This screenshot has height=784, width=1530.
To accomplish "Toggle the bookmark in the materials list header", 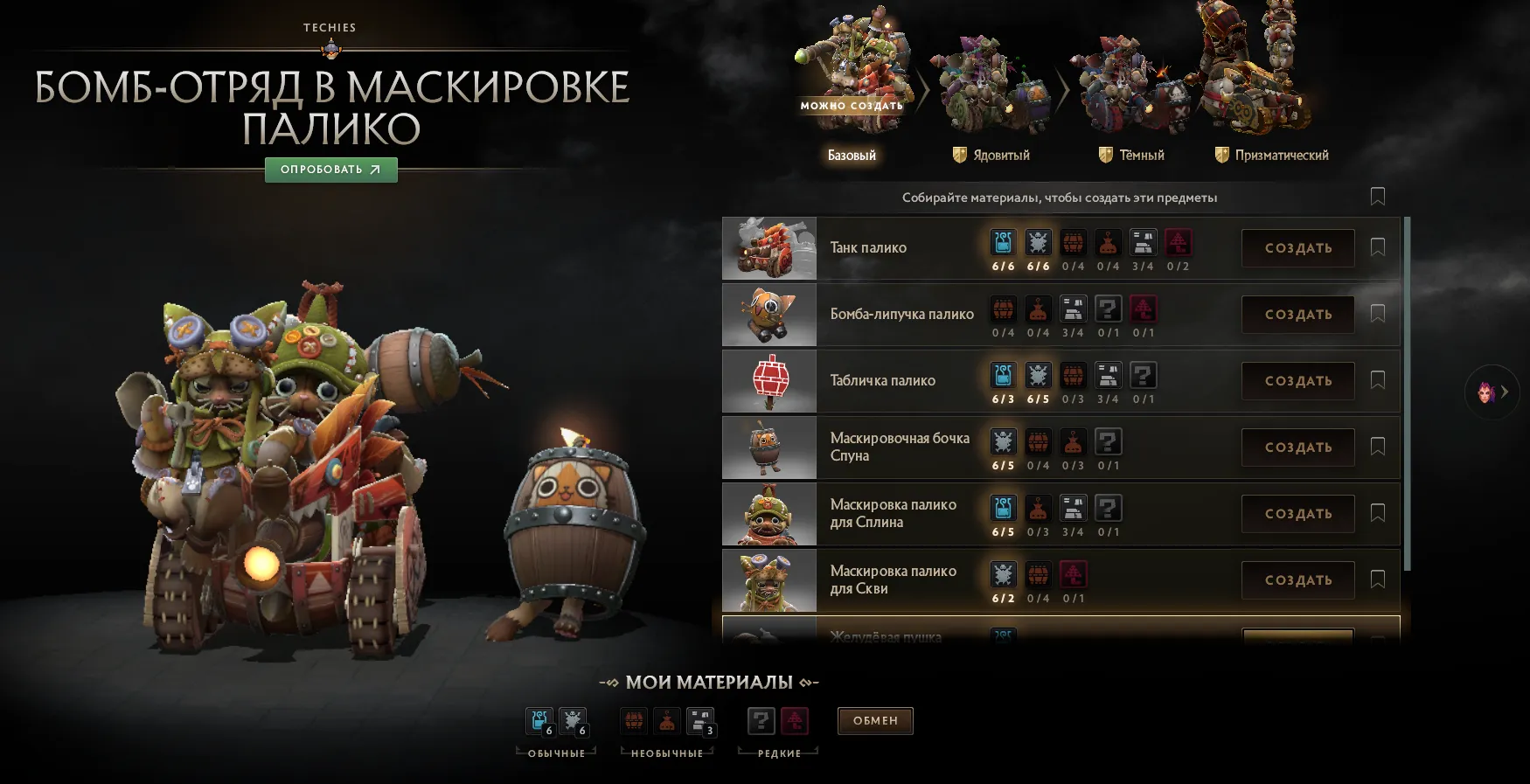I will tap(1378, 198).
